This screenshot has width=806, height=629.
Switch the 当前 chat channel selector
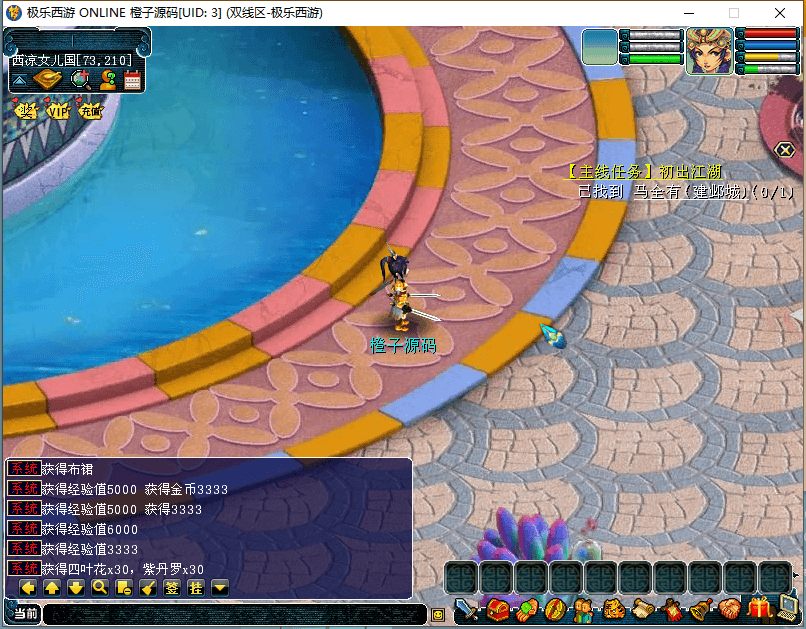click(x=25, y=614)
